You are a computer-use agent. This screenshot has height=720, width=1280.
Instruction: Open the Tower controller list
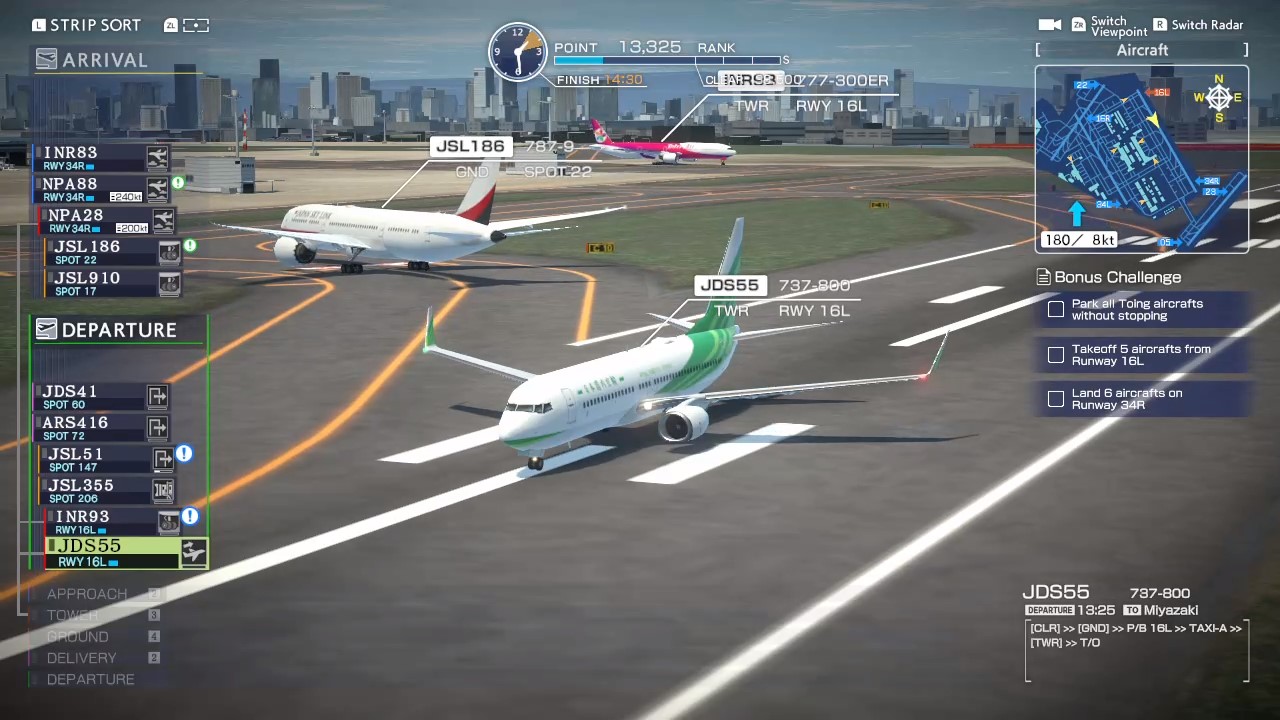(x=72, y=615)
